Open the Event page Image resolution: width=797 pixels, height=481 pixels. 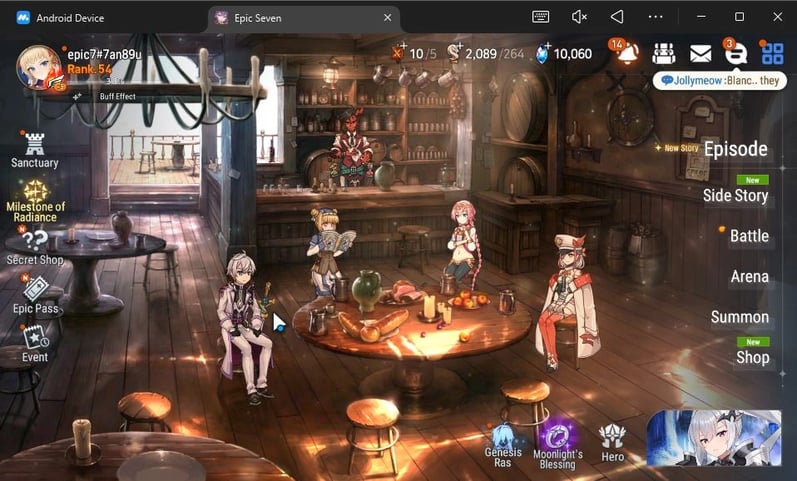point(35,342)
